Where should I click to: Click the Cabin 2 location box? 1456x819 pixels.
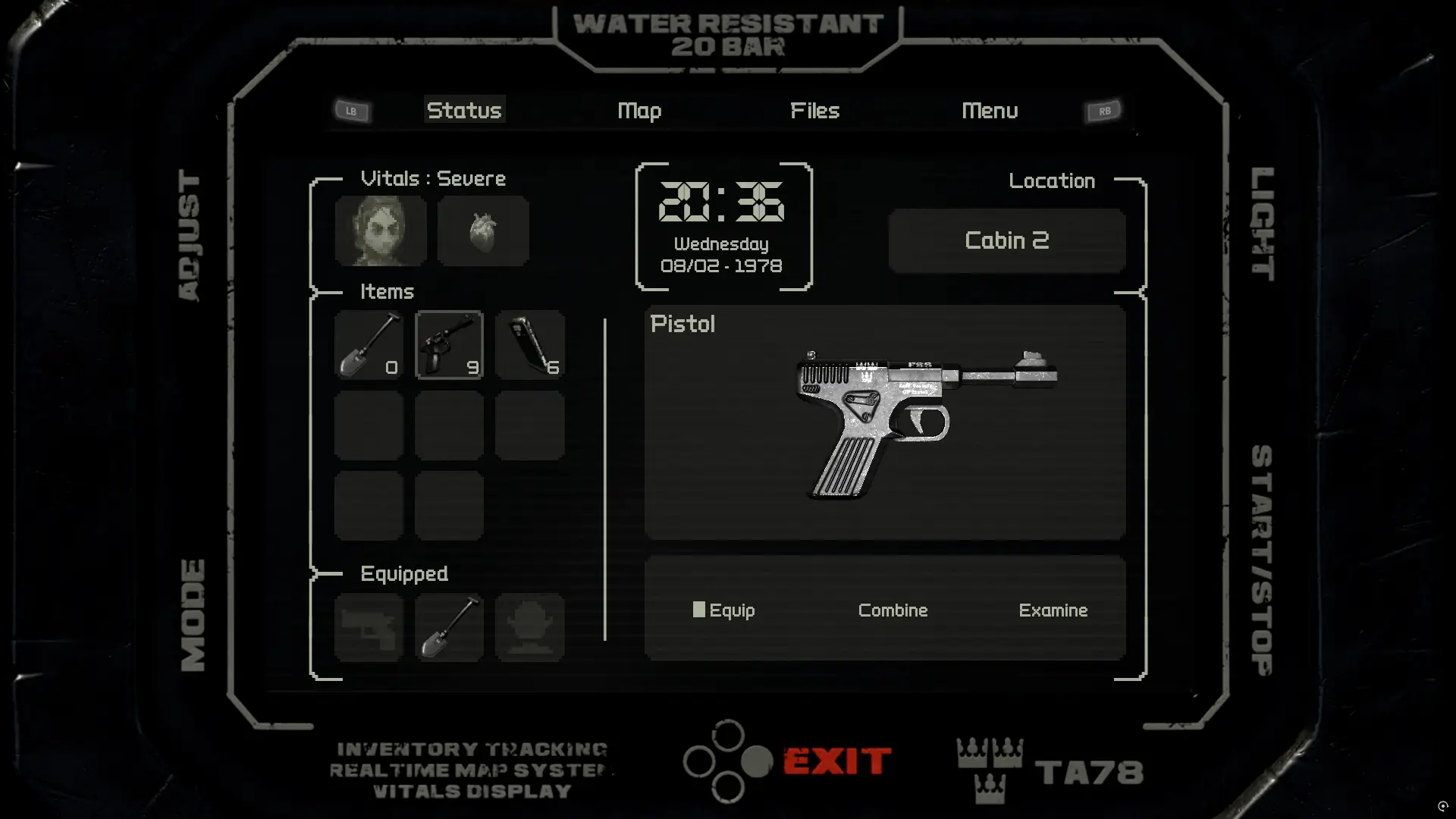pos(1006,241)
